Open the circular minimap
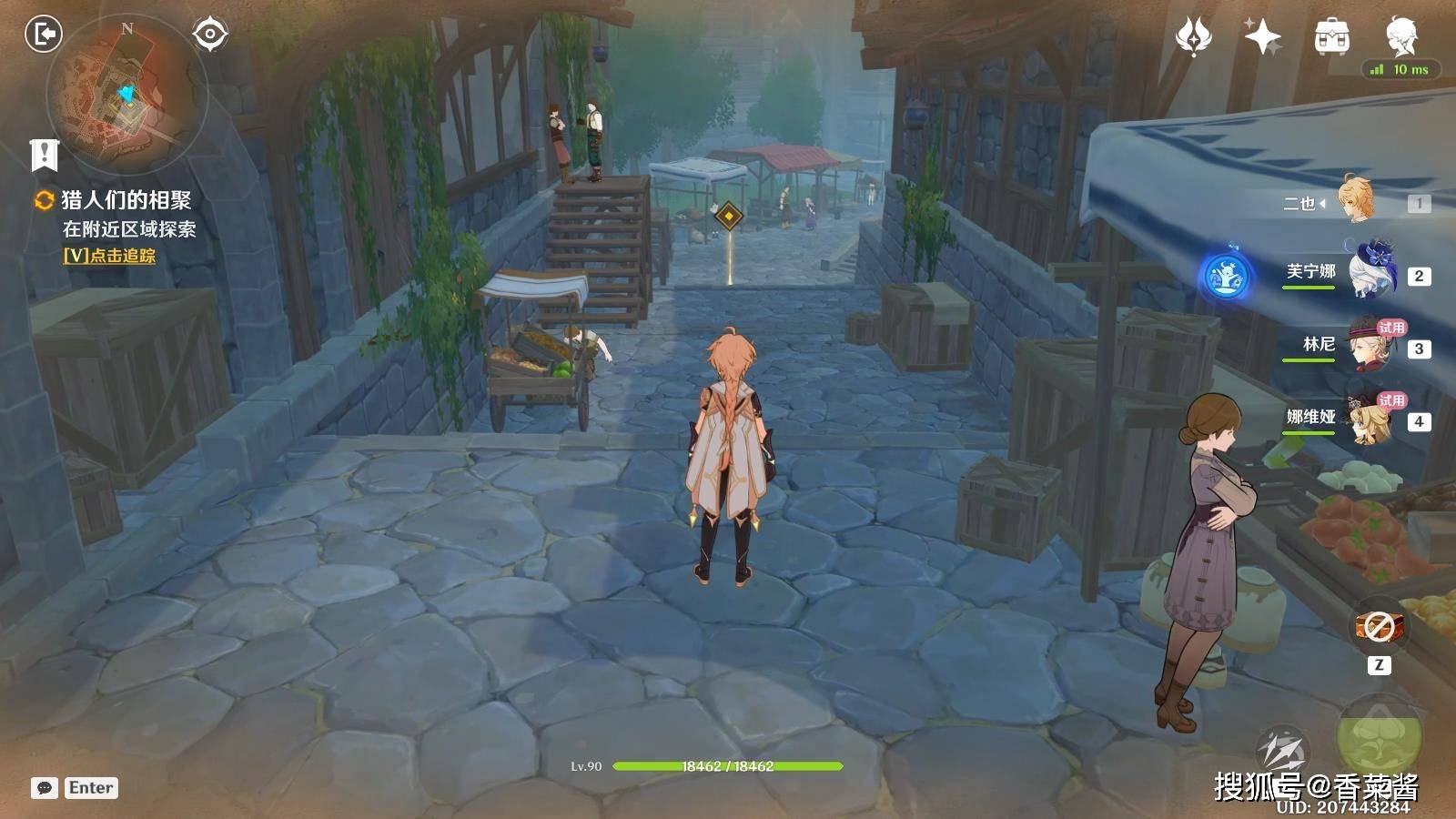The width and height of the screenshot is (1456, 819). pyautogui.click(x=127, y=94)
